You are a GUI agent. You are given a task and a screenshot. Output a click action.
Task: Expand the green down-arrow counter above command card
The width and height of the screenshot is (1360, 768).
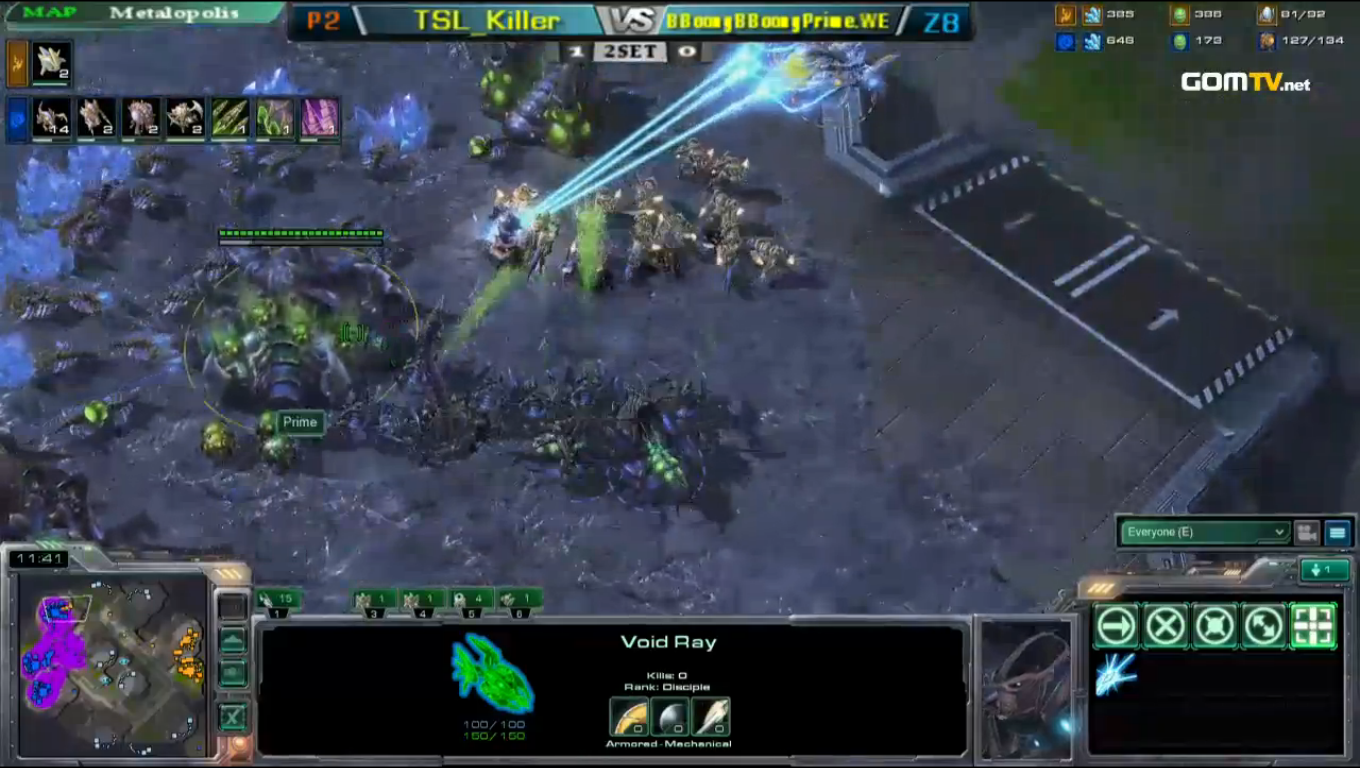[x=1324, y=568]
